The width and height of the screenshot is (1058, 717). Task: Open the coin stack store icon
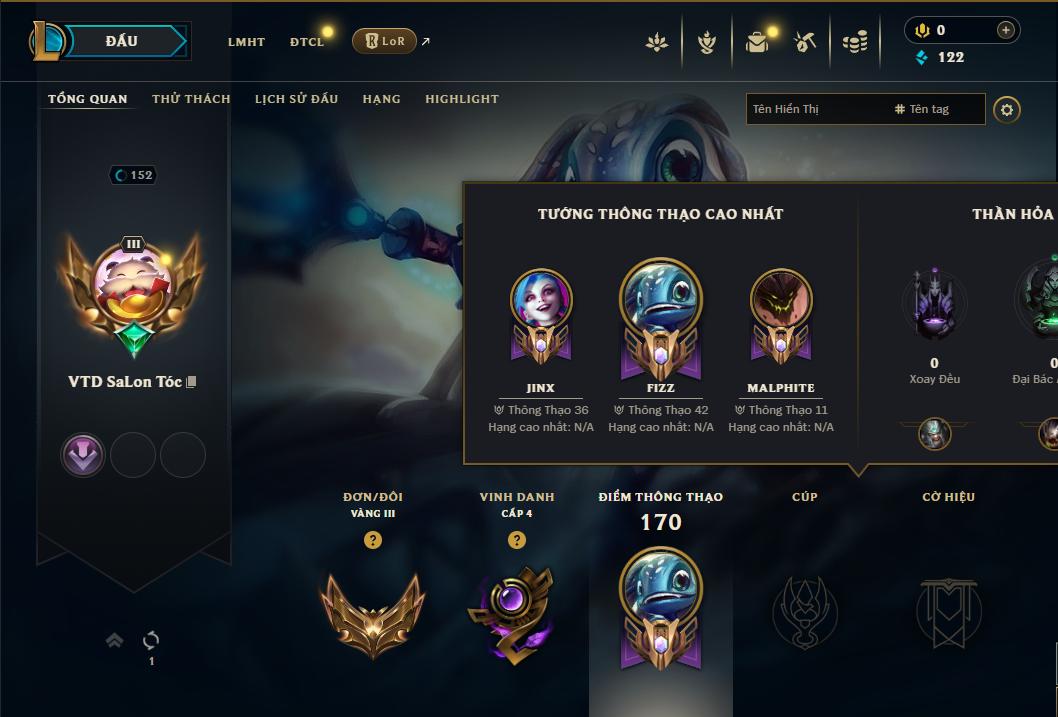(855, 42)
